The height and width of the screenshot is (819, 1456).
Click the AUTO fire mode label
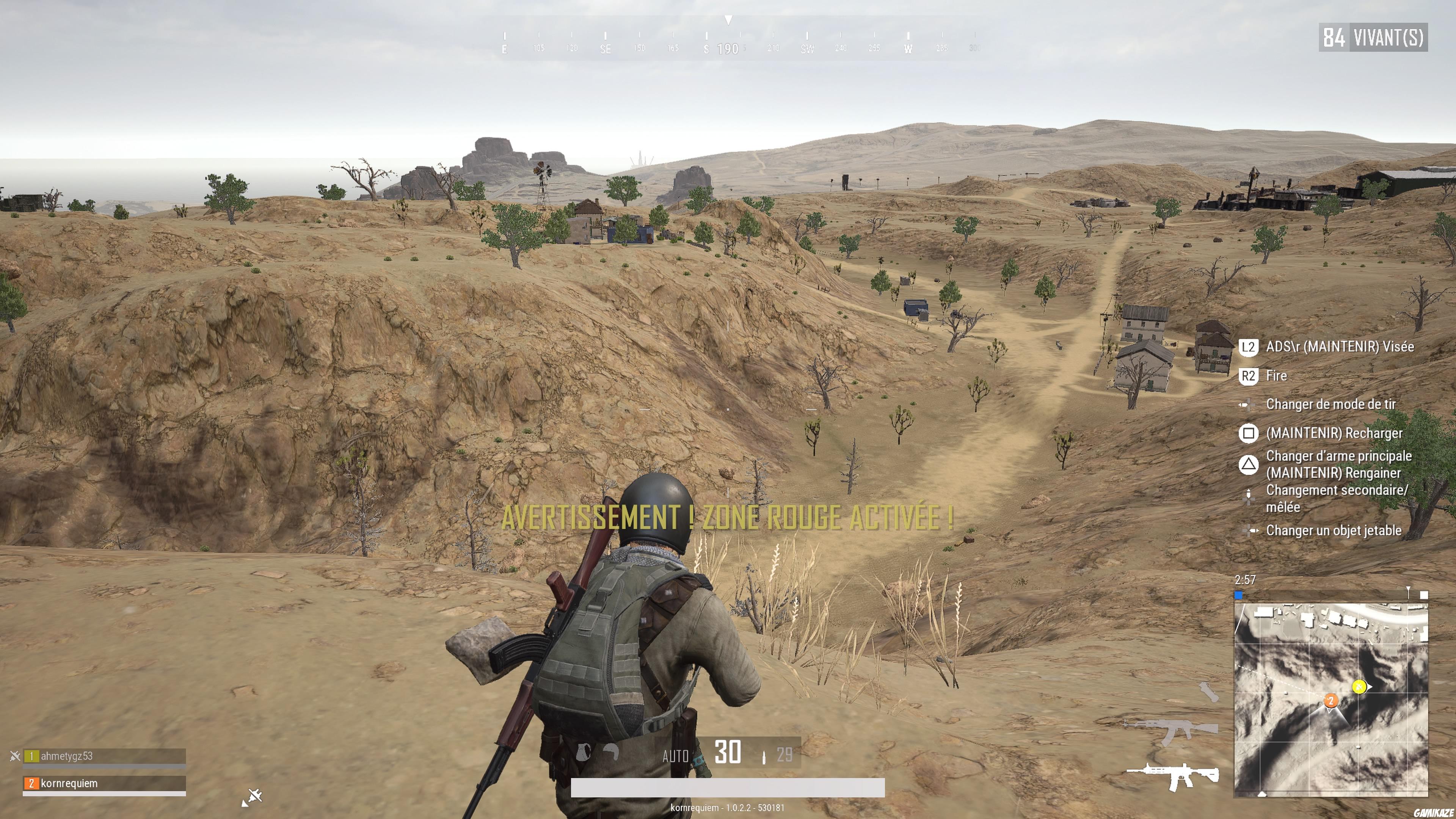(x=675, y=756)
